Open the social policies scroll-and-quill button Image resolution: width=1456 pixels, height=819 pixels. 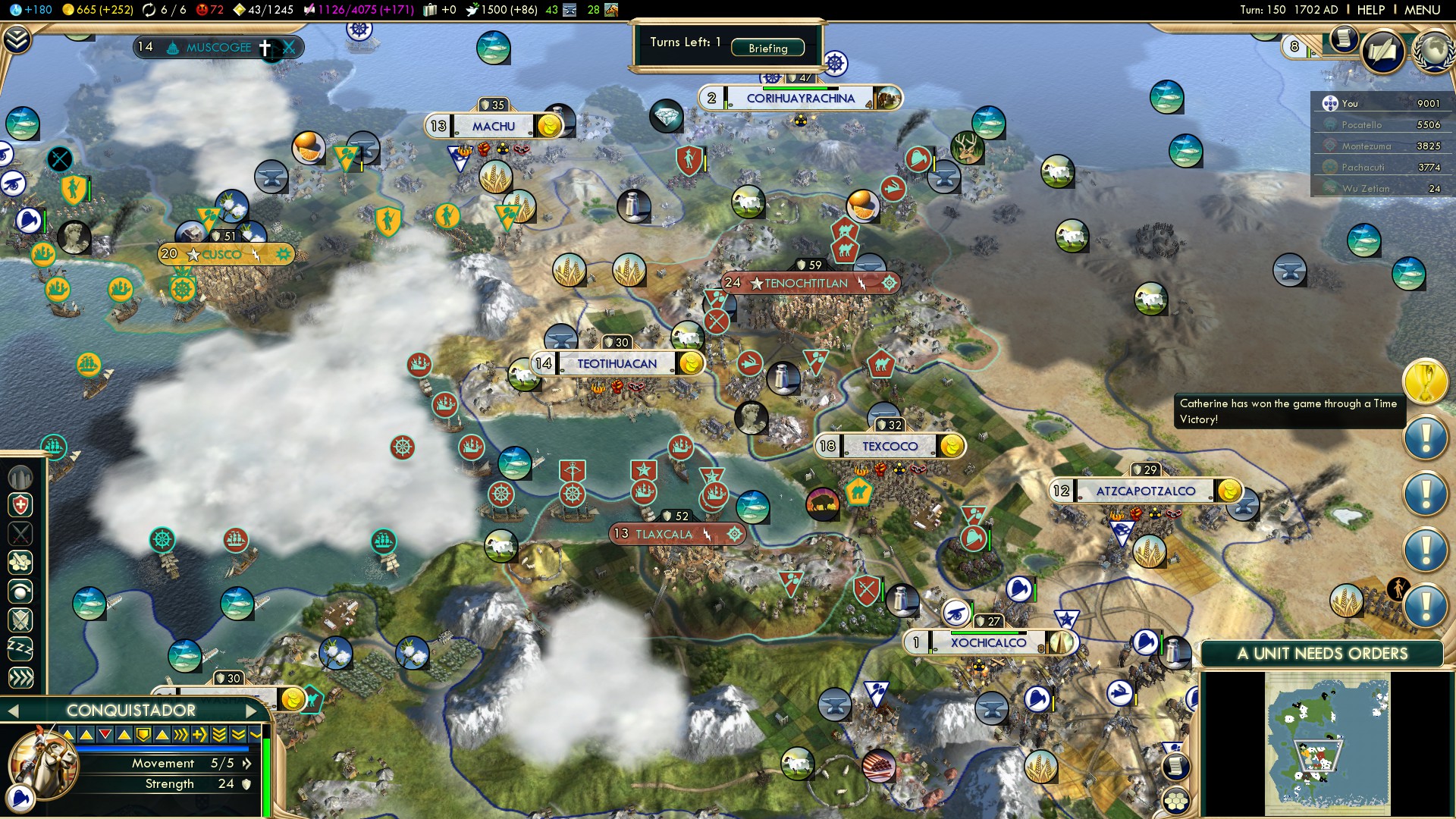pos(1383,52)
